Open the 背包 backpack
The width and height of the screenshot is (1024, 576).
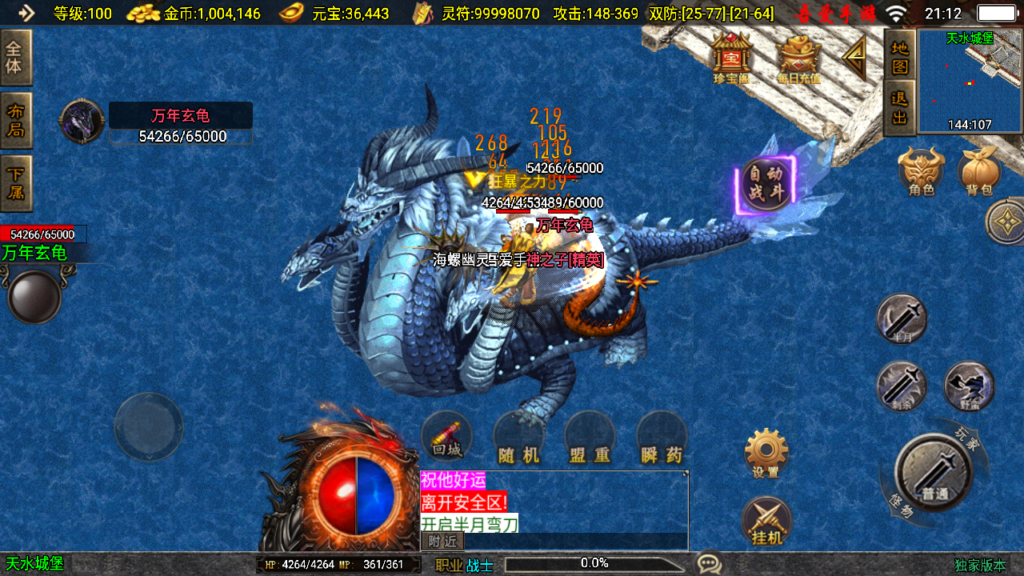(x=979, y=170)
